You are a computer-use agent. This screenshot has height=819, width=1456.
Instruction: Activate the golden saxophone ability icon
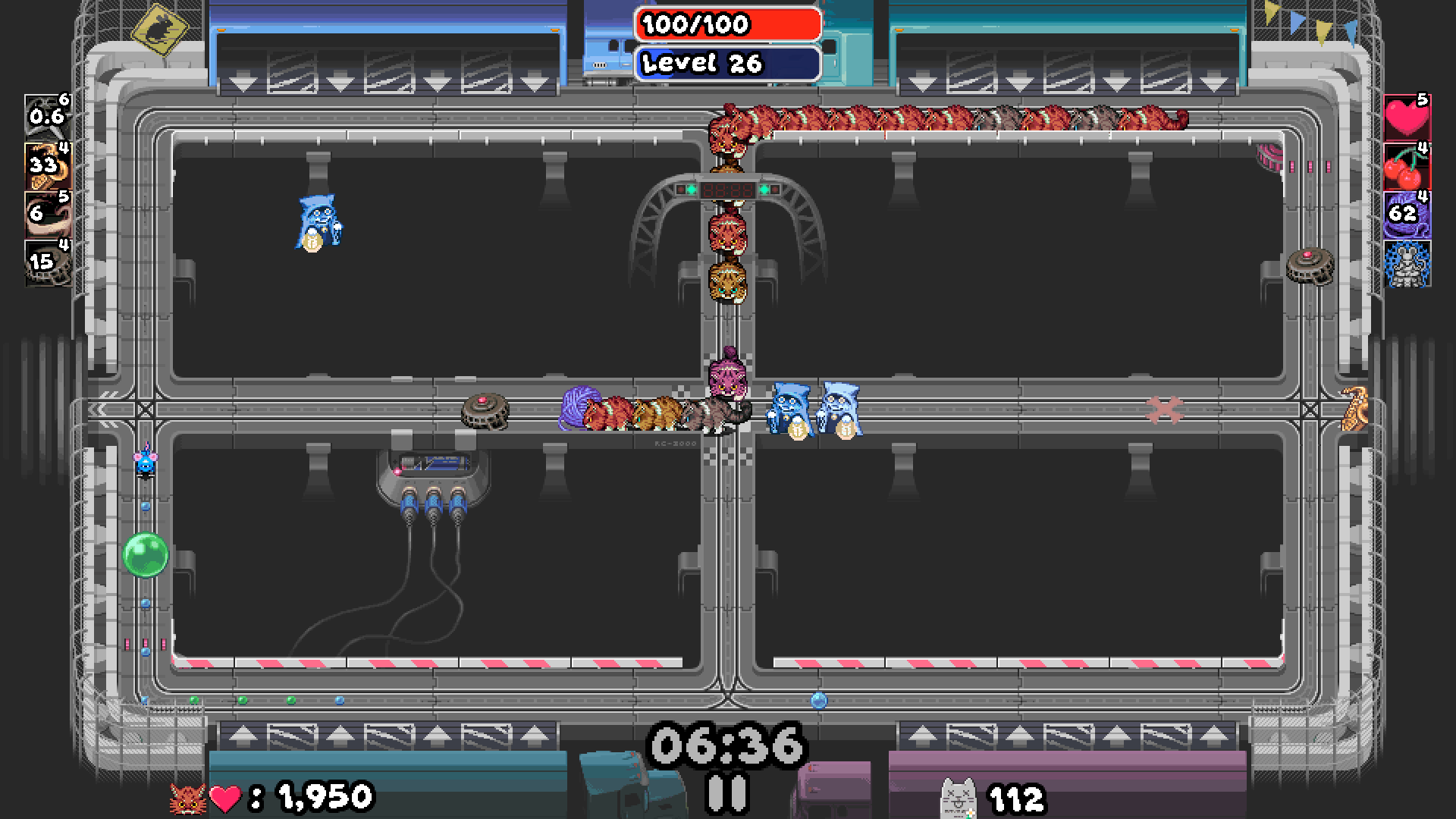pos(48,166)
